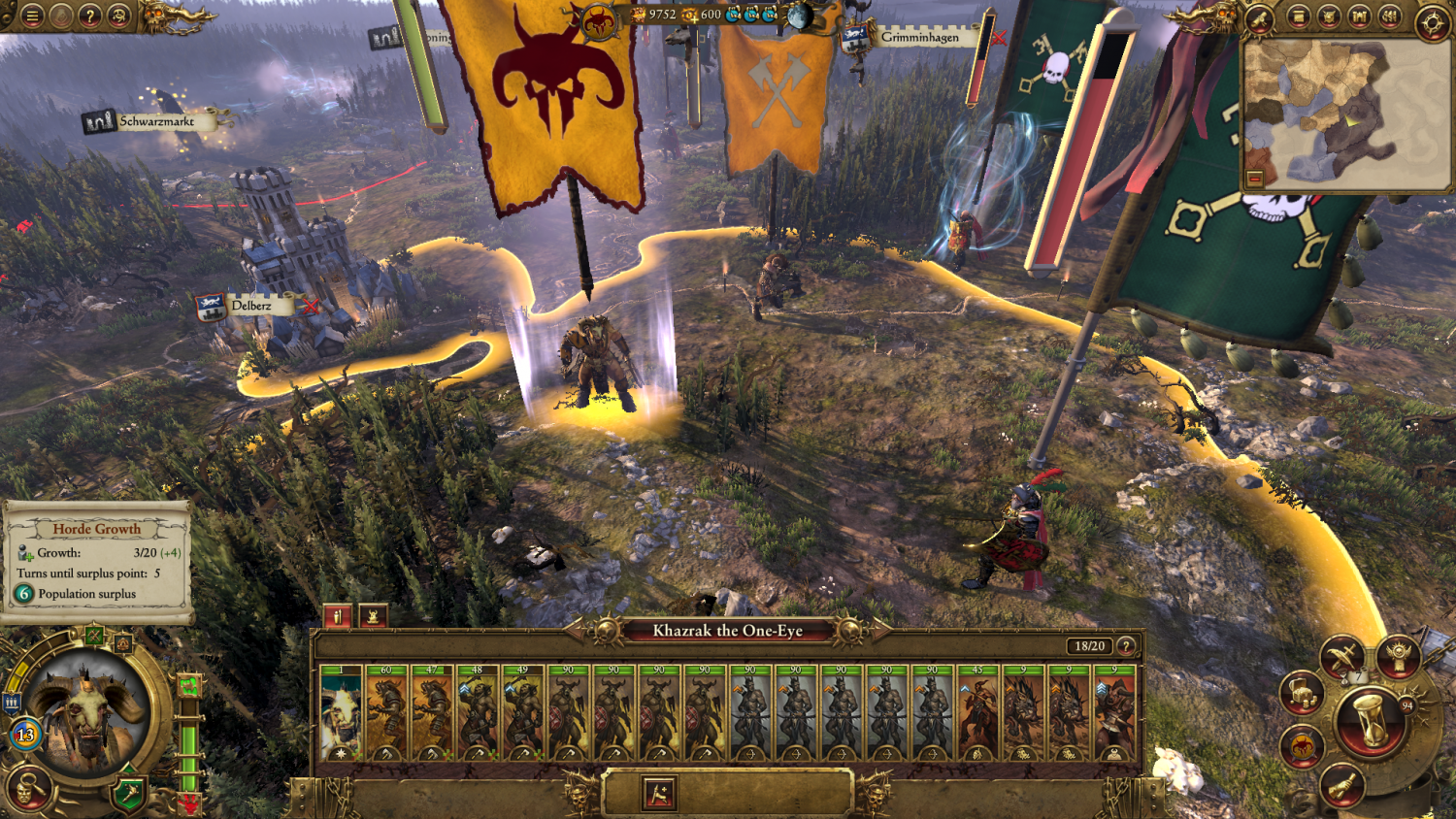1456x819 pixels.
Task: Toggle the red down-arrow beside the portrait
Action: click(190, 801)
